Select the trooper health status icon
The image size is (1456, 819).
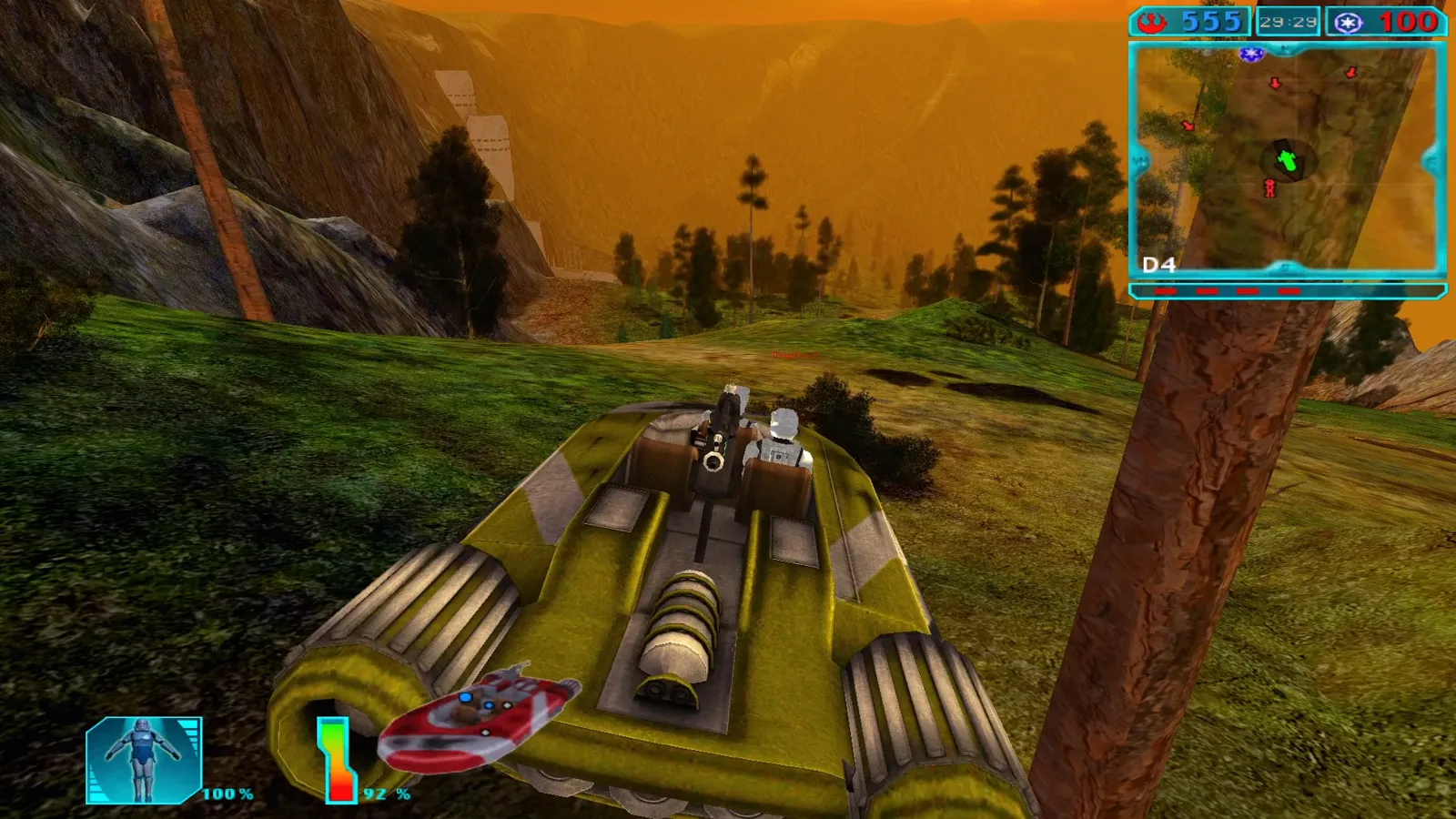pos(144,760)
